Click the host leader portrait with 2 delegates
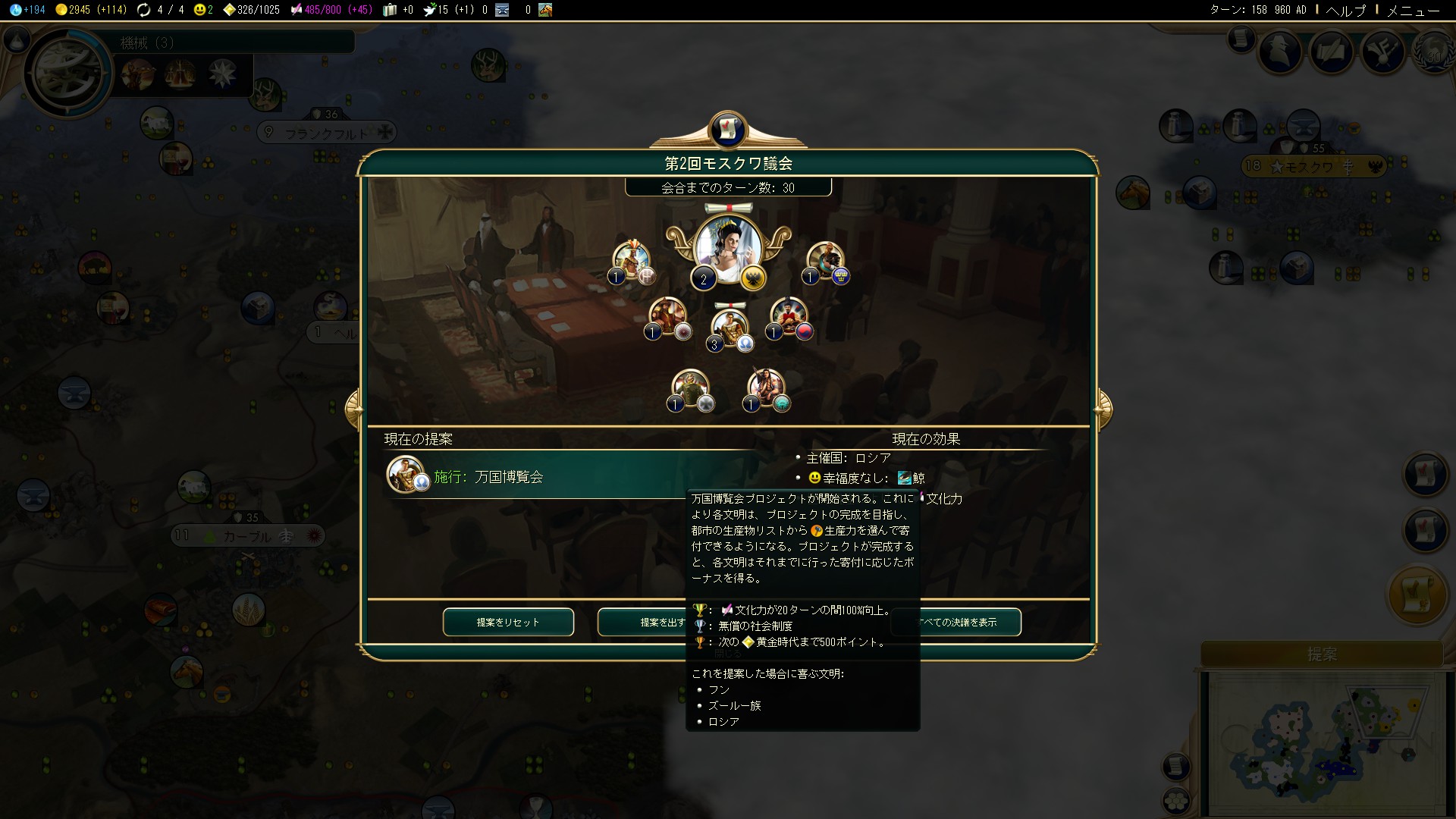1456x819 pixels. point(728,250)
